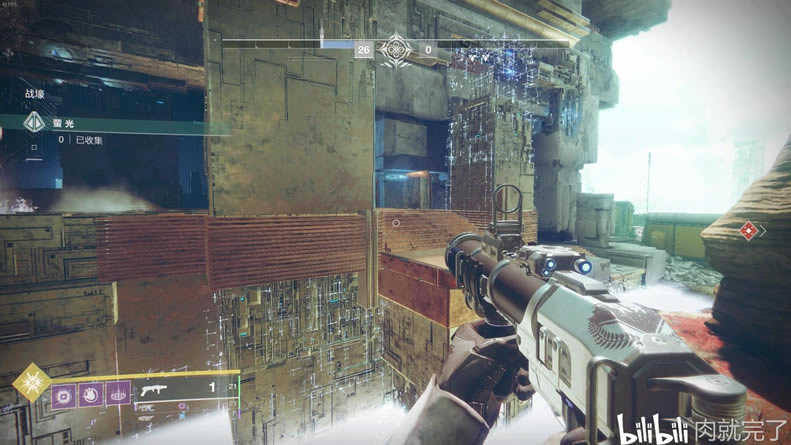
Task: Activate the purple melee ability icon
Action: [91, 394]
